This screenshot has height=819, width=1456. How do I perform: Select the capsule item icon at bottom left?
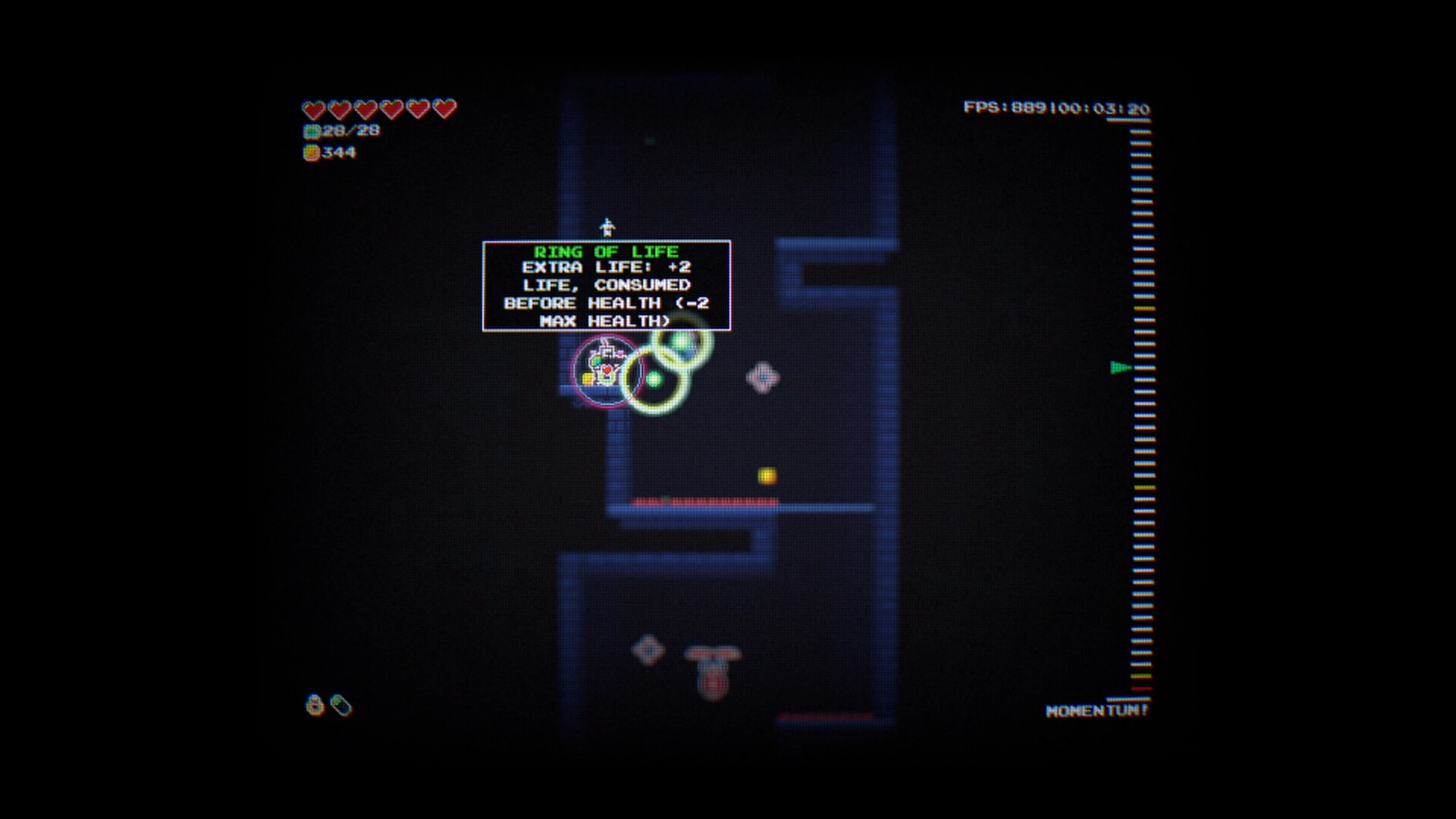coord(341,705)
